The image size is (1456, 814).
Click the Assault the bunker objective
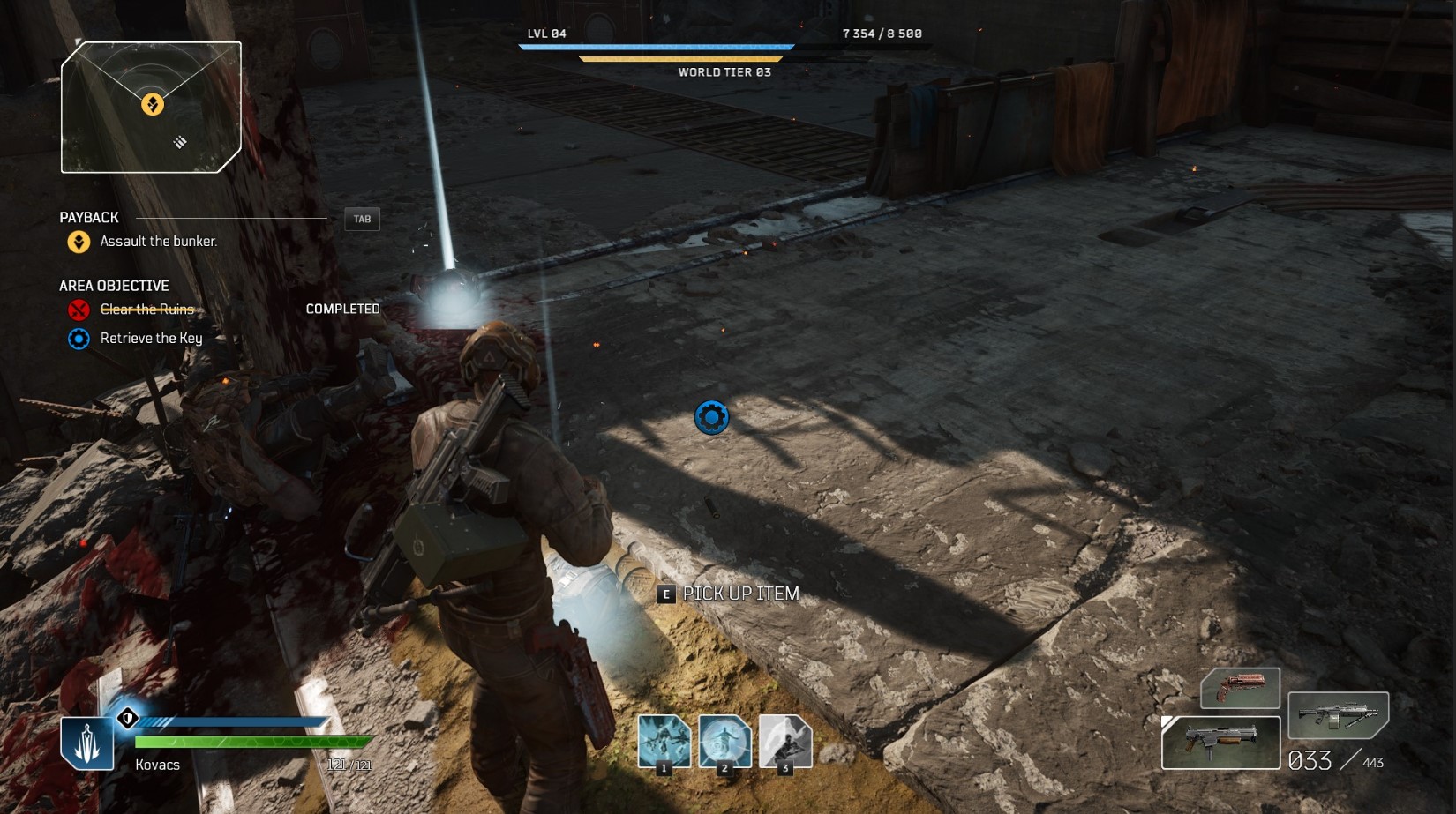coord(158,242)
